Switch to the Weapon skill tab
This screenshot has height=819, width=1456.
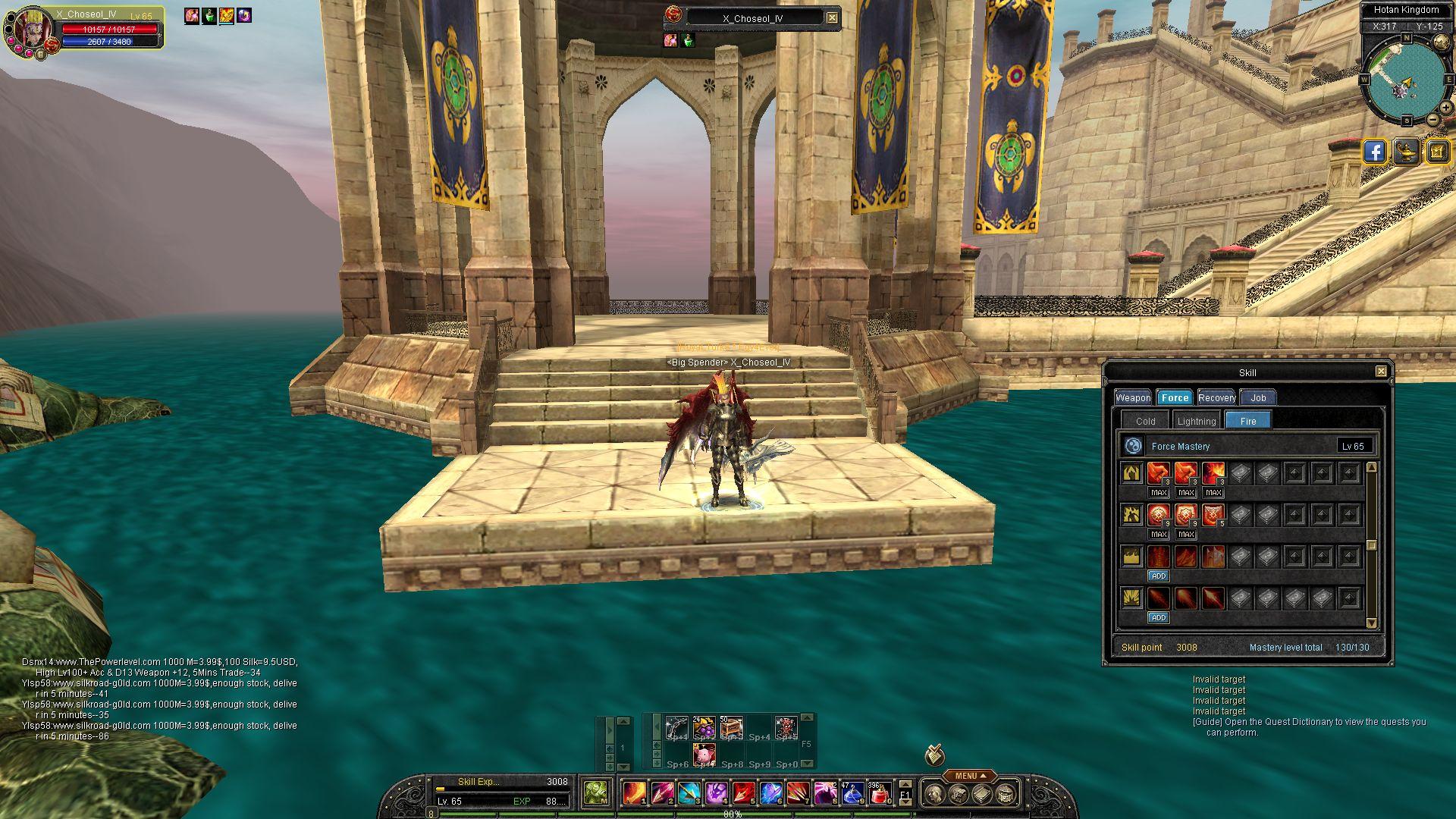(1133, 397)
